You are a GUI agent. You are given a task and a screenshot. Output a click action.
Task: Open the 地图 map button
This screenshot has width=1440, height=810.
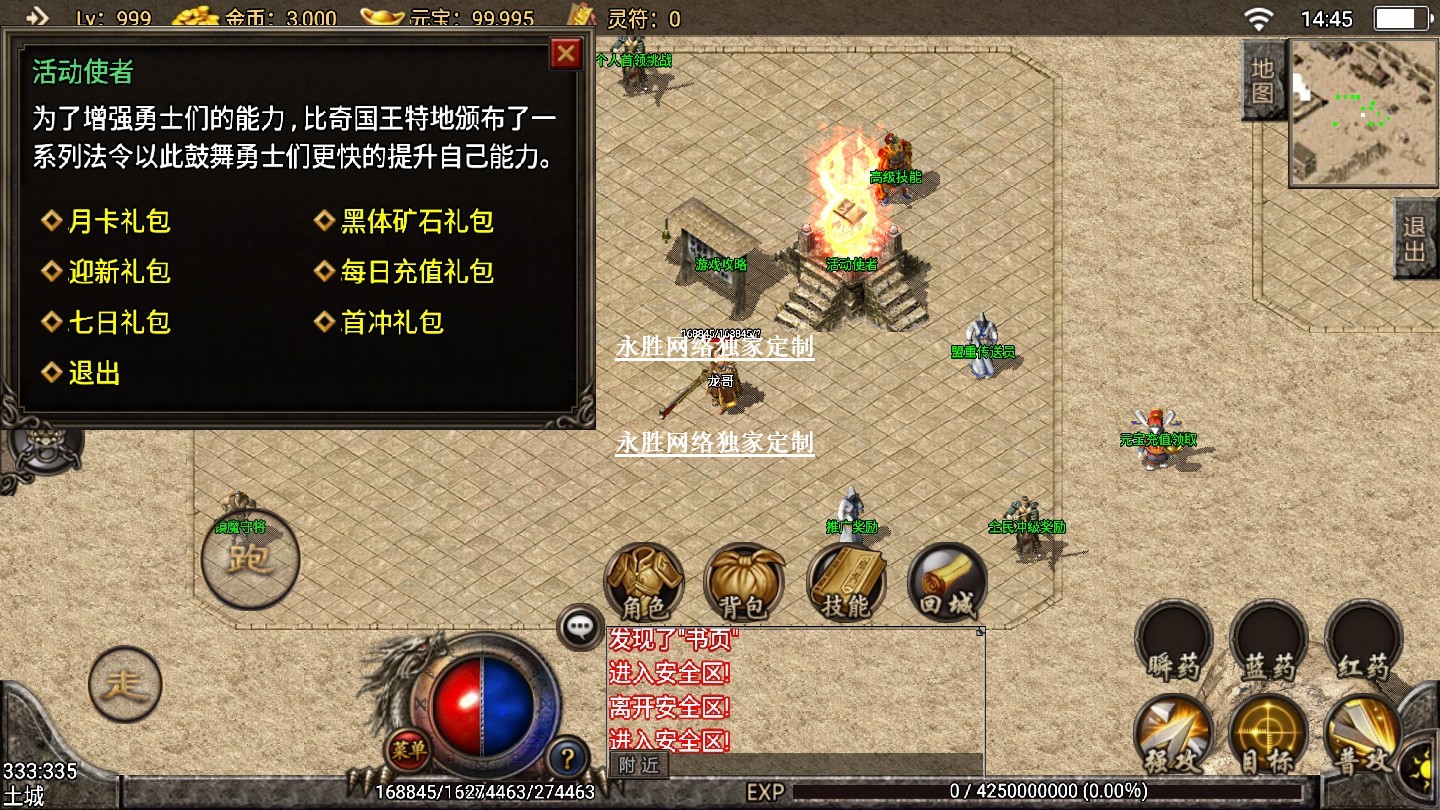1263,80
